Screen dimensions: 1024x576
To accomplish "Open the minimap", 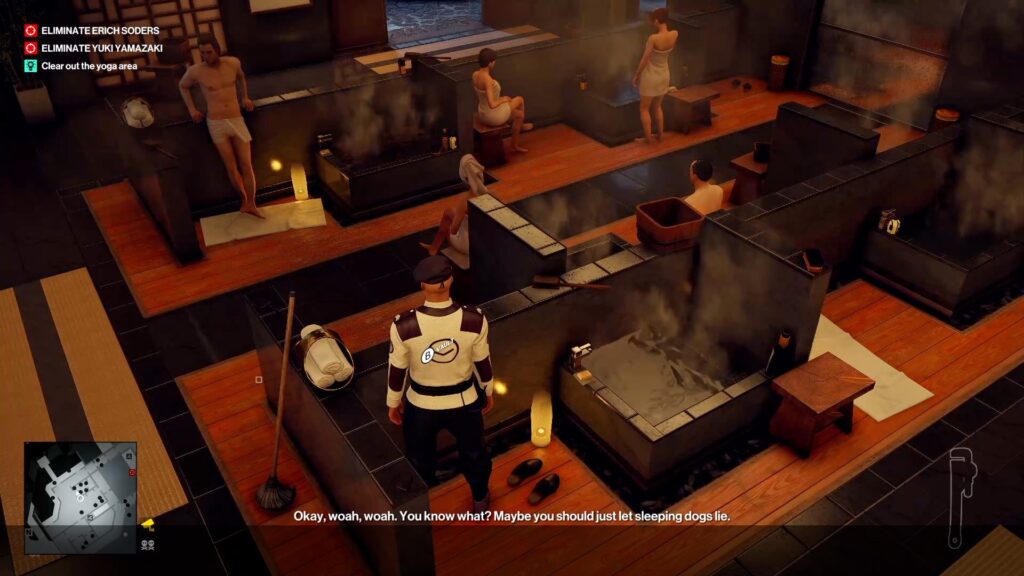I will tap(80, 497).
